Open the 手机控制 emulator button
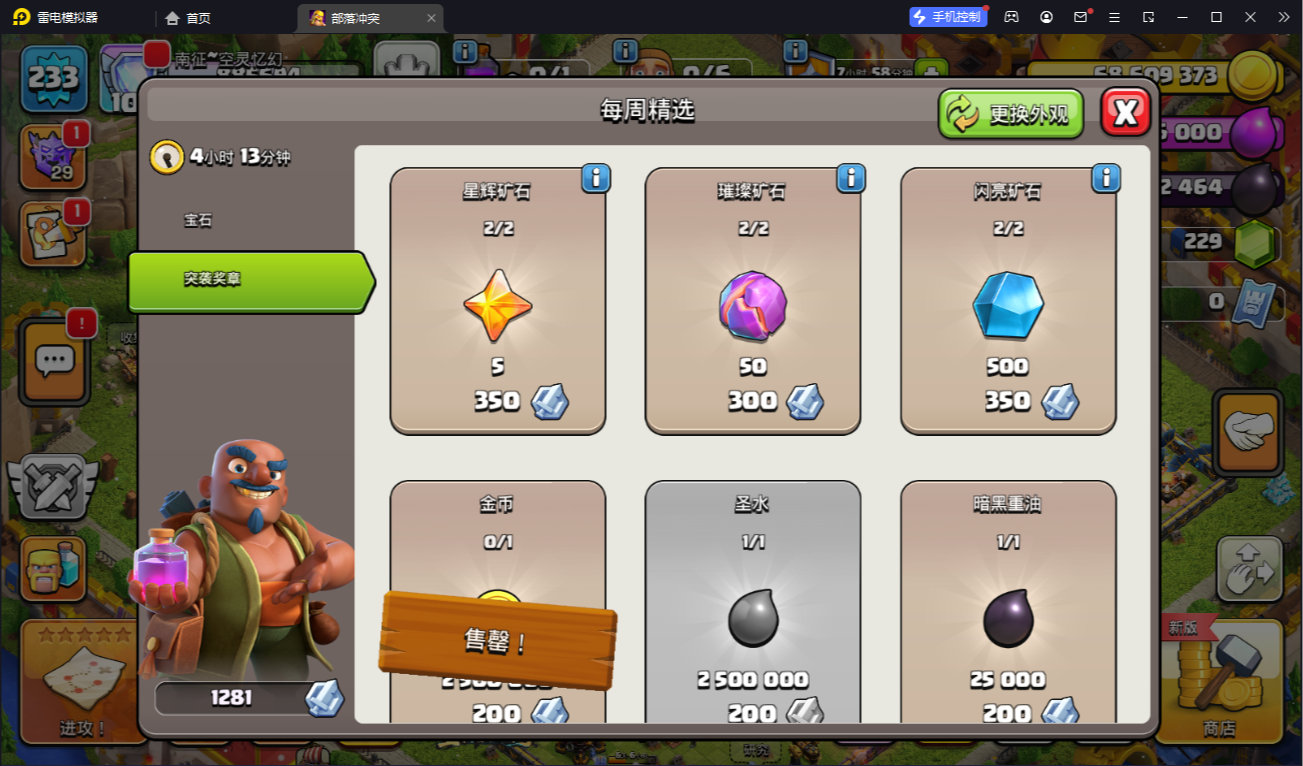1303x766 pixels. click(x=946, y=17)
